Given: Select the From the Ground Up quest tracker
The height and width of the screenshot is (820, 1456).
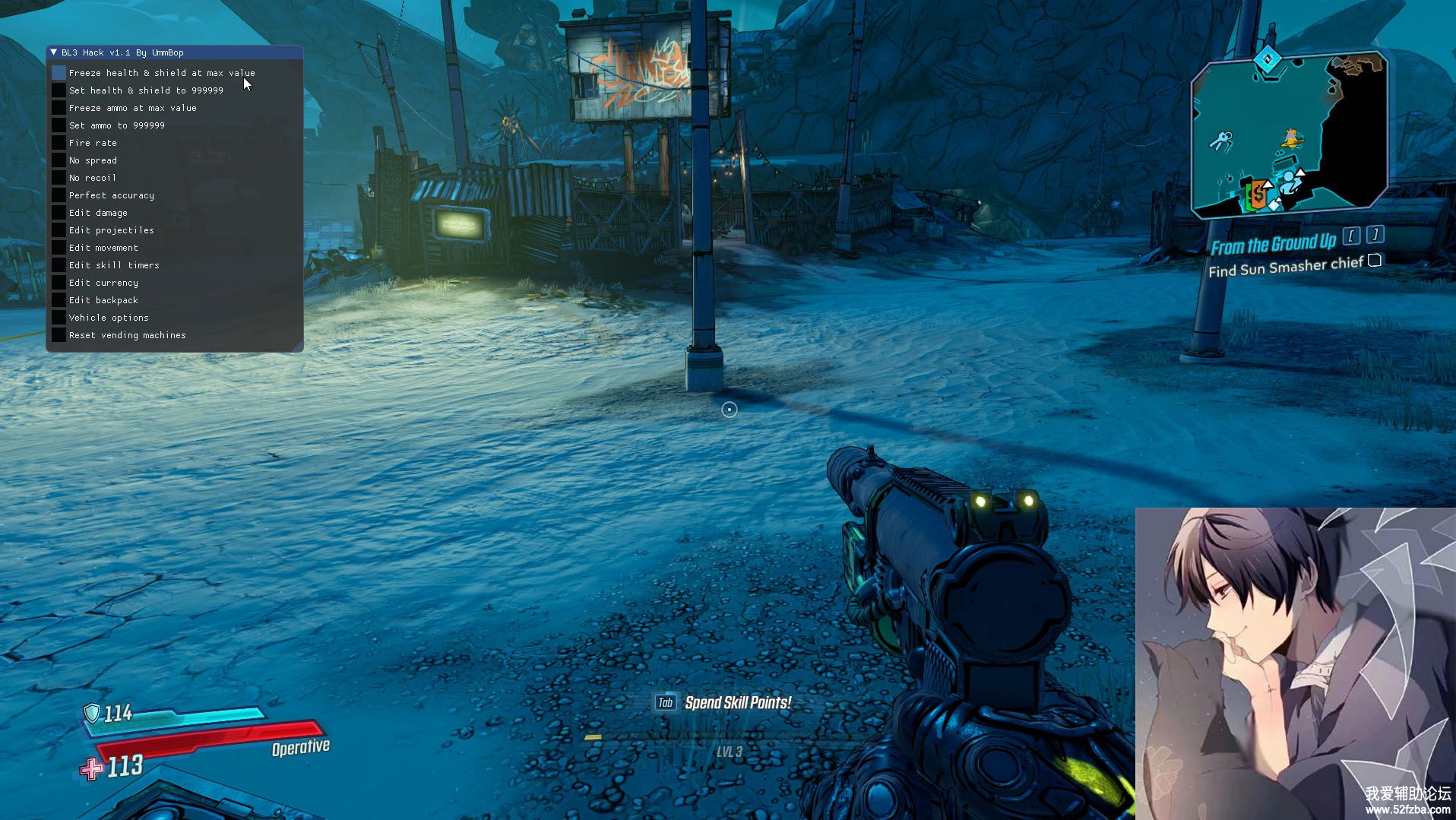Looking at the screenshot, I should (1273, 245).
